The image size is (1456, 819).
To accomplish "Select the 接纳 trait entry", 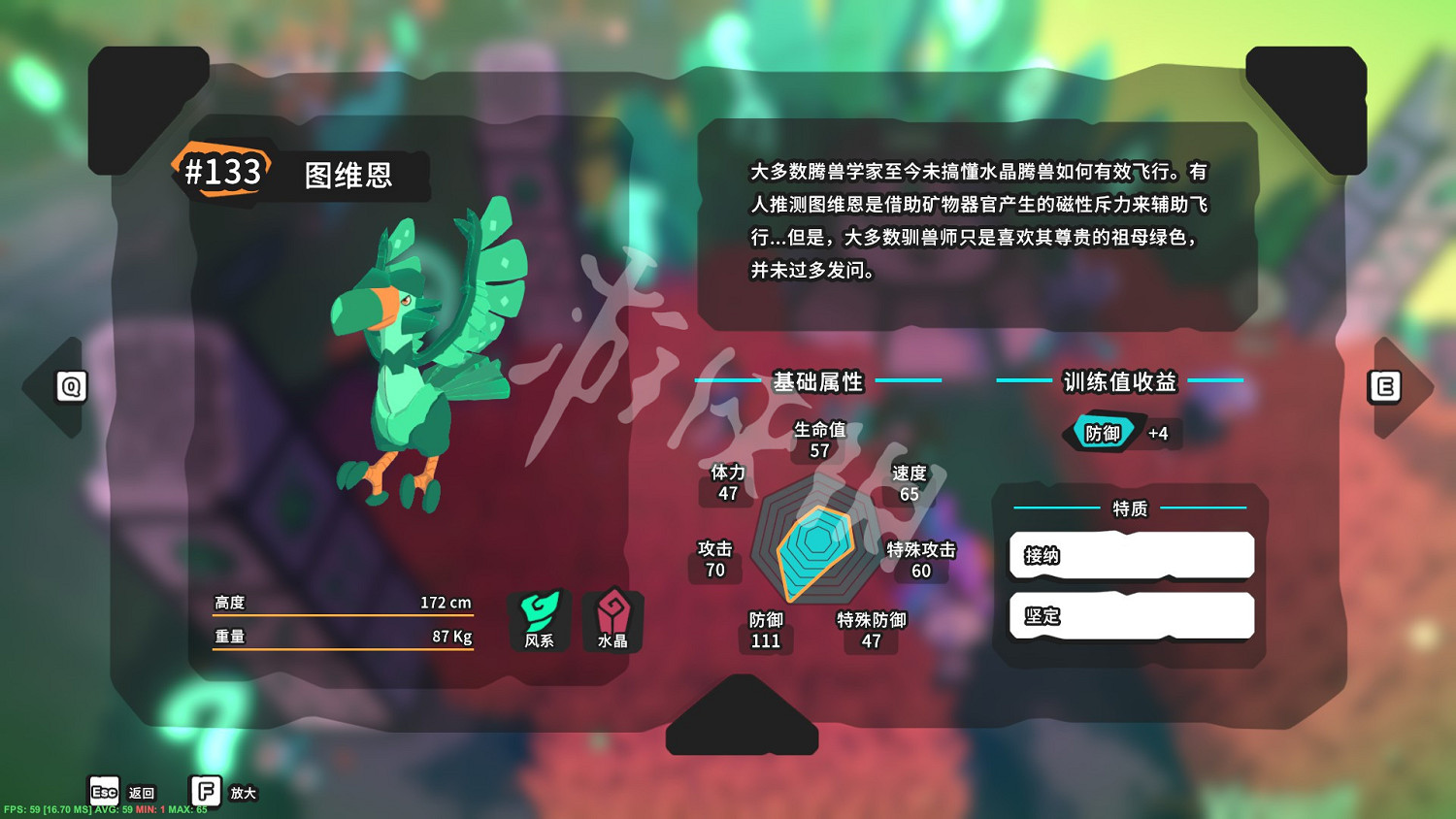I will (x=1131, y=555).
